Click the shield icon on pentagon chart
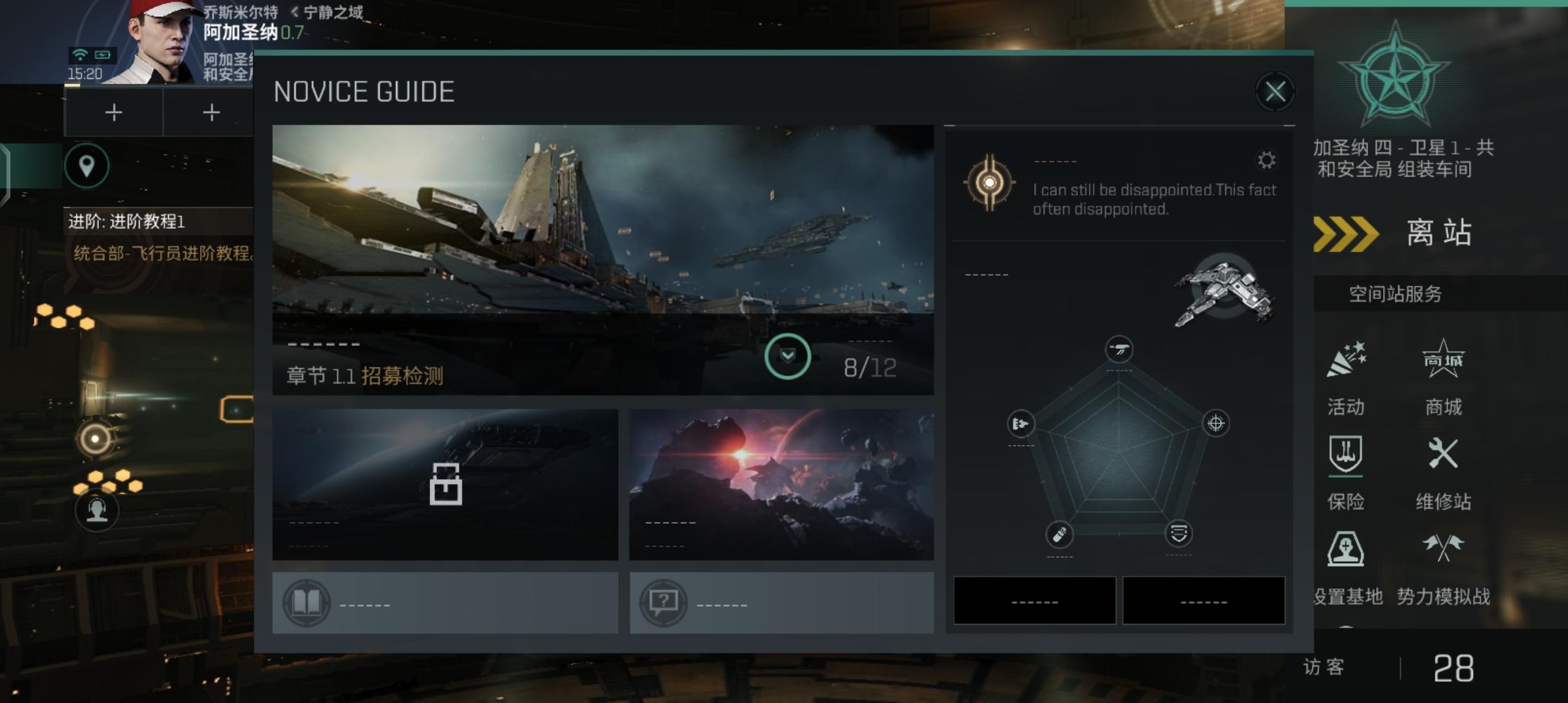Viewport: 1568px width, 703px height. tap(1179, 534)
